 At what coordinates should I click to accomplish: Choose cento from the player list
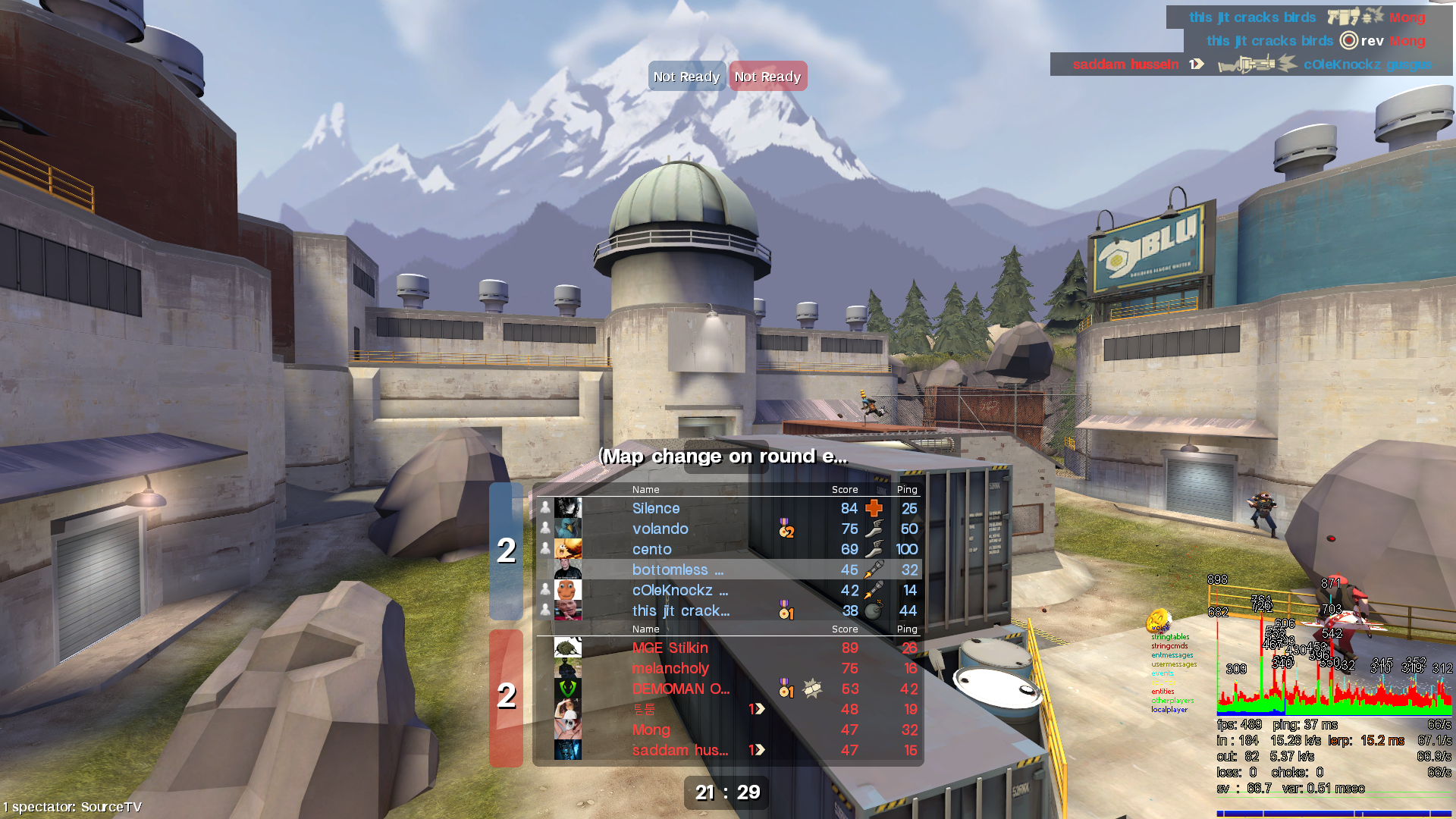(651, 550)
